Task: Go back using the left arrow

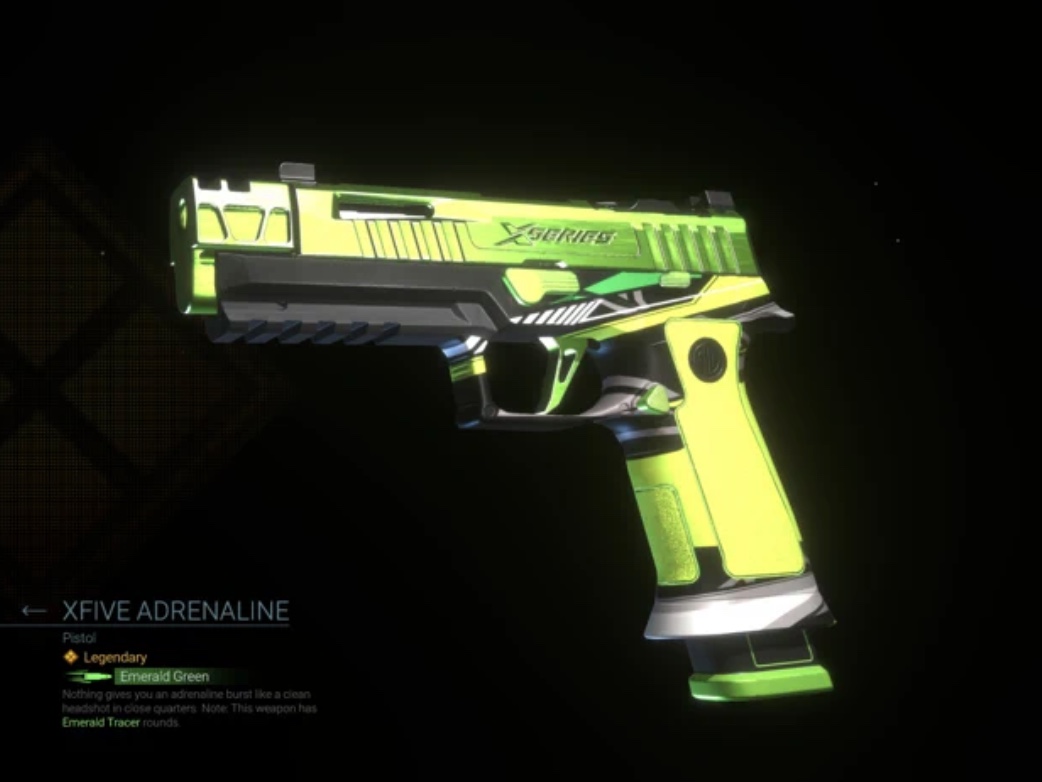Action: (34, 610)
